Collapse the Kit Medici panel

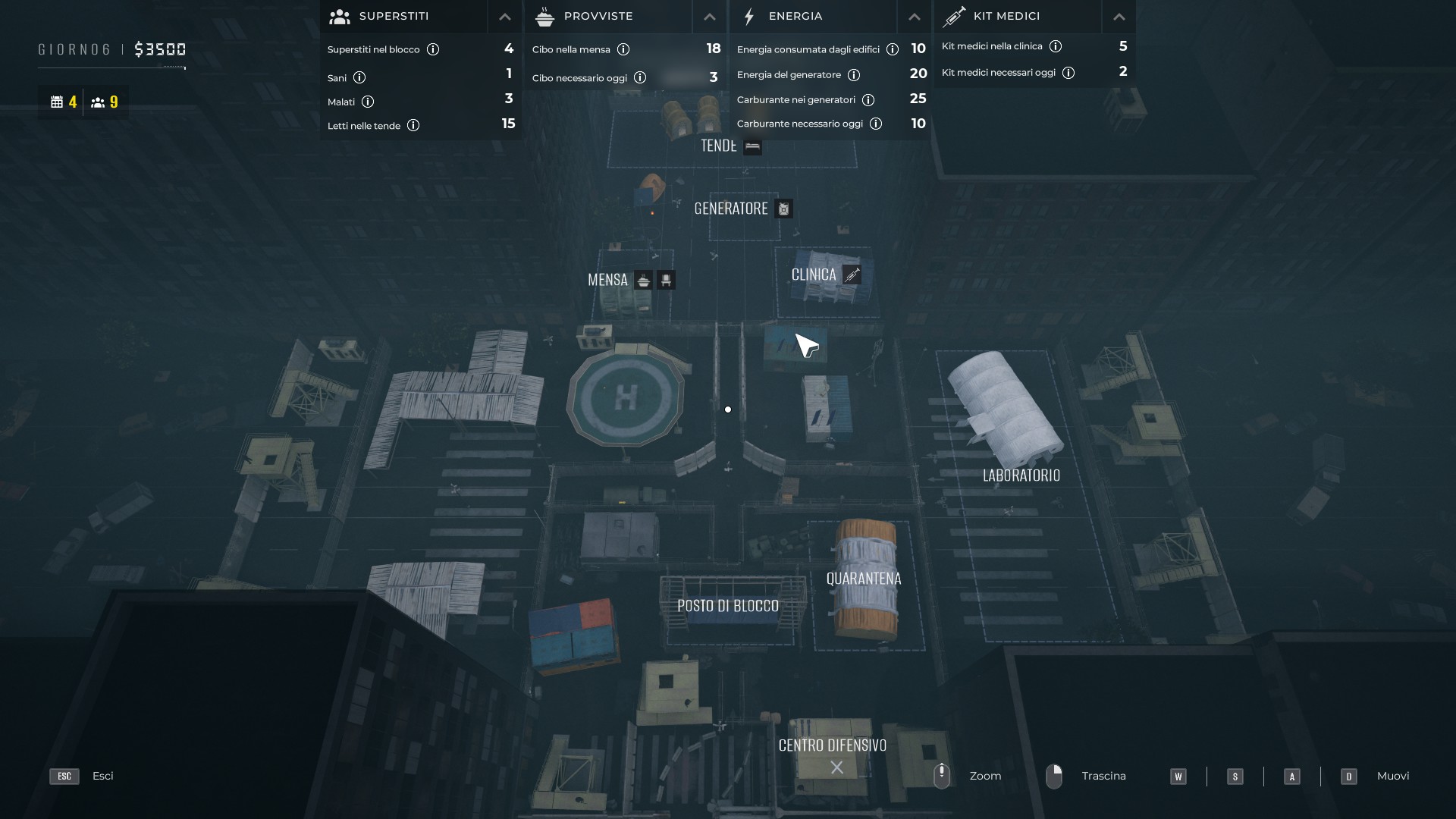[x=1119, y=17]
